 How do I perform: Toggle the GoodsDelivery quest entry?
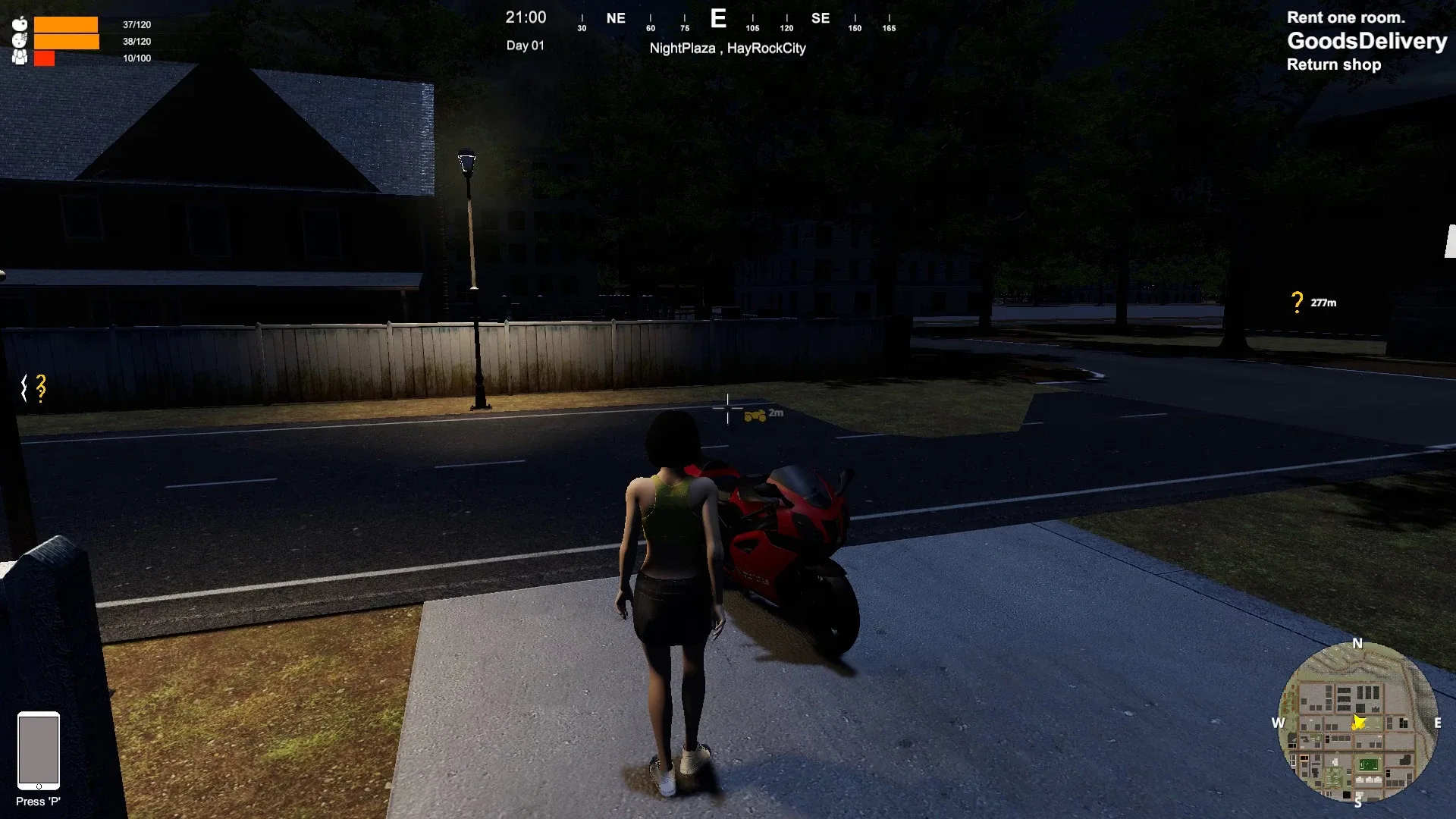(x=1367, y=42)
